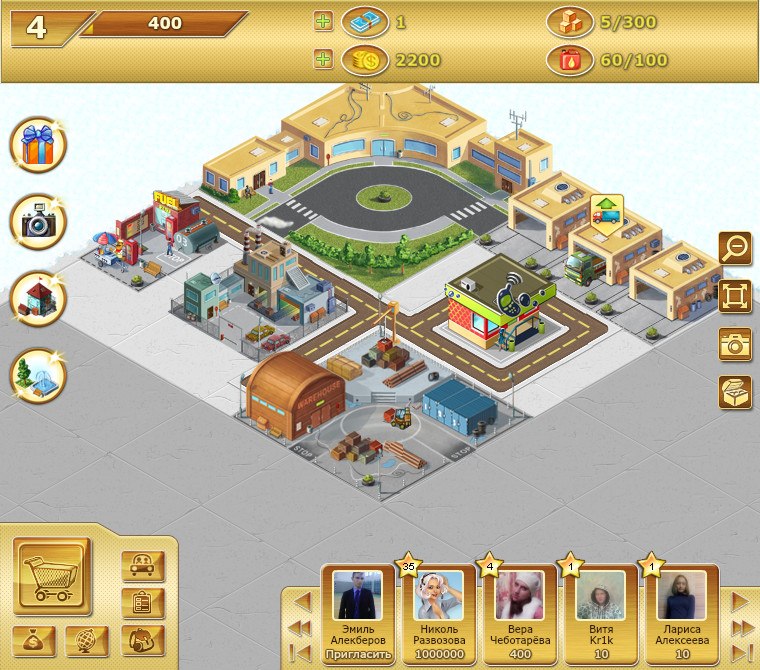The height and width of the screenshot is (670, 760).
Task: Open the clipboard task list
Action: (x=142, y=603)
